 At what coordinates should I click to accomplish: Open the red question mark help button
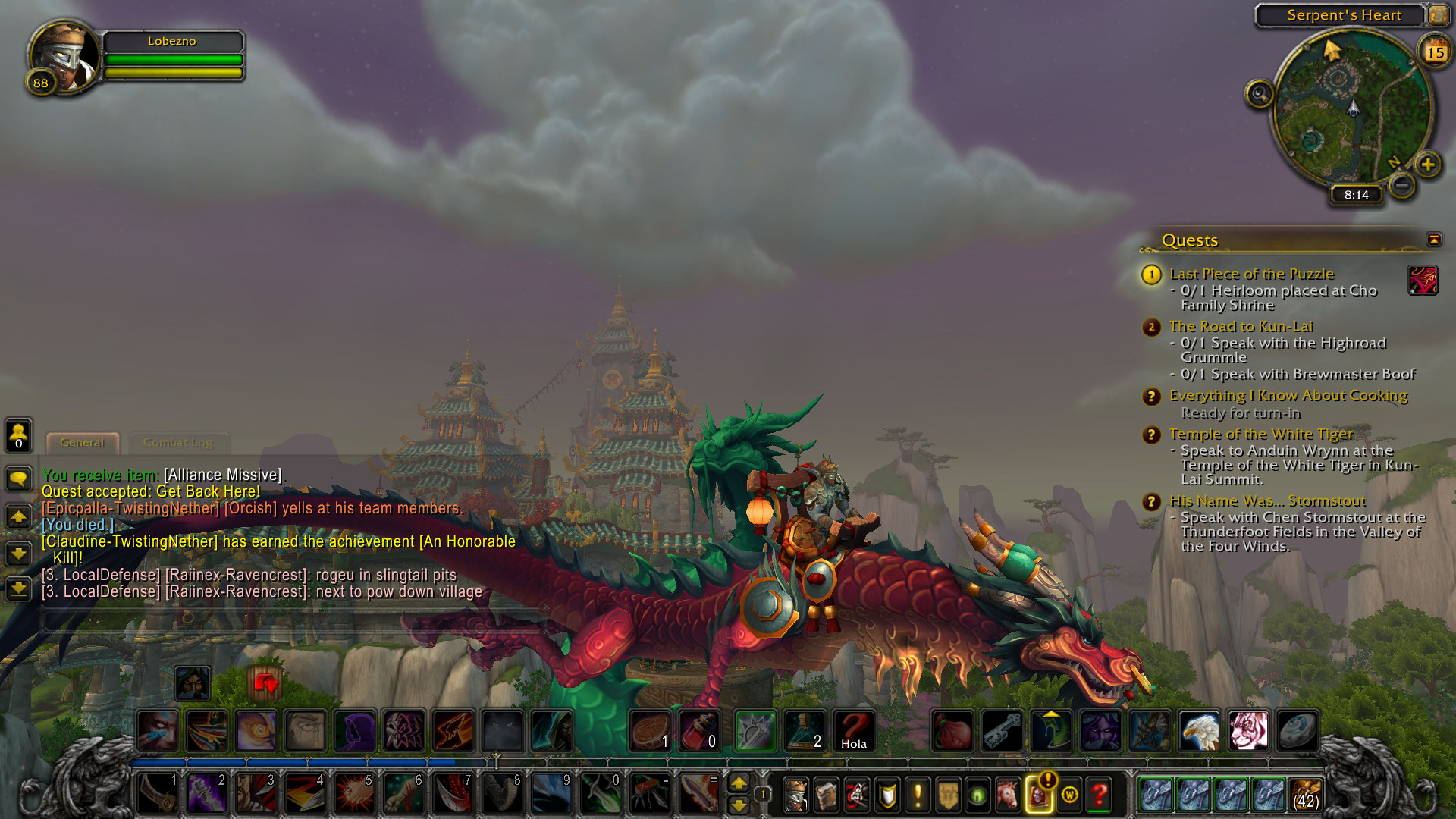(1099, 795)
